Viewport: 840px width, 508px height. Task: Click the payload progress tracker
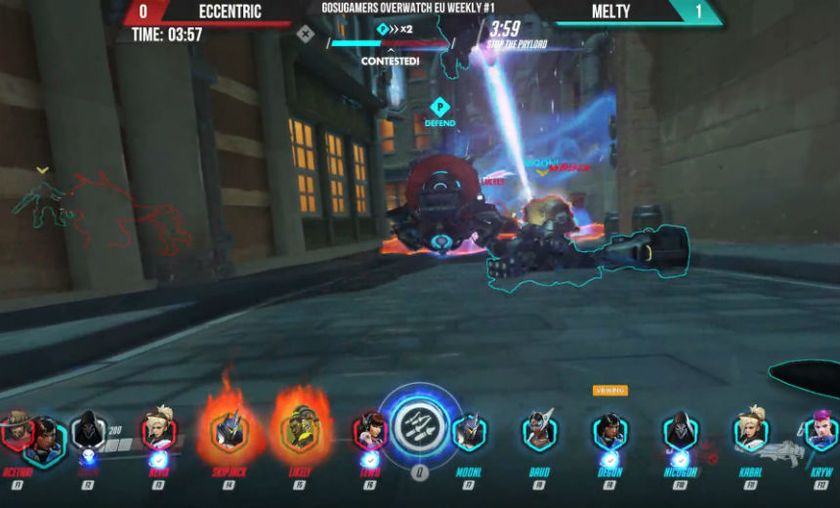(x=388, y=43)
